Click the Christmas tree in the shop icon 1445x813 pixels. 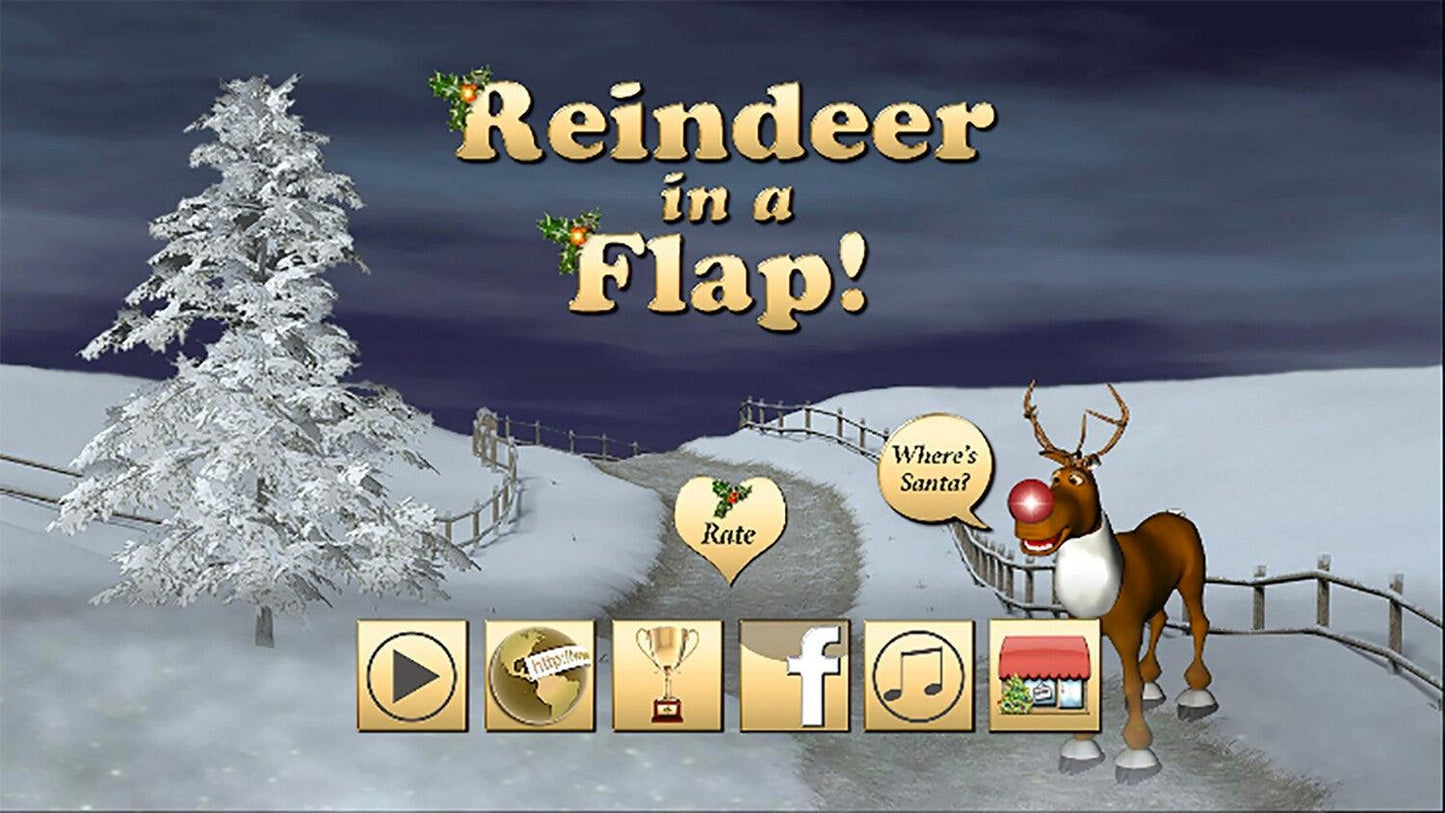pyautogui.click(x=1013, y=695)
